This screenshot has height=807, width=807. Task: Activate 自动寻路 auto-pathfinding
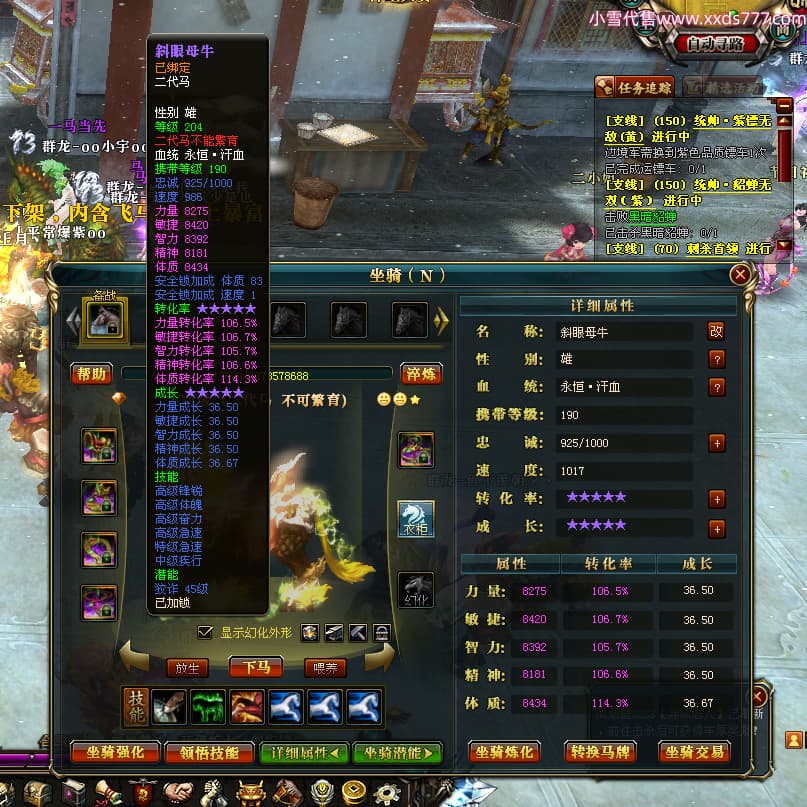(715, 44)
